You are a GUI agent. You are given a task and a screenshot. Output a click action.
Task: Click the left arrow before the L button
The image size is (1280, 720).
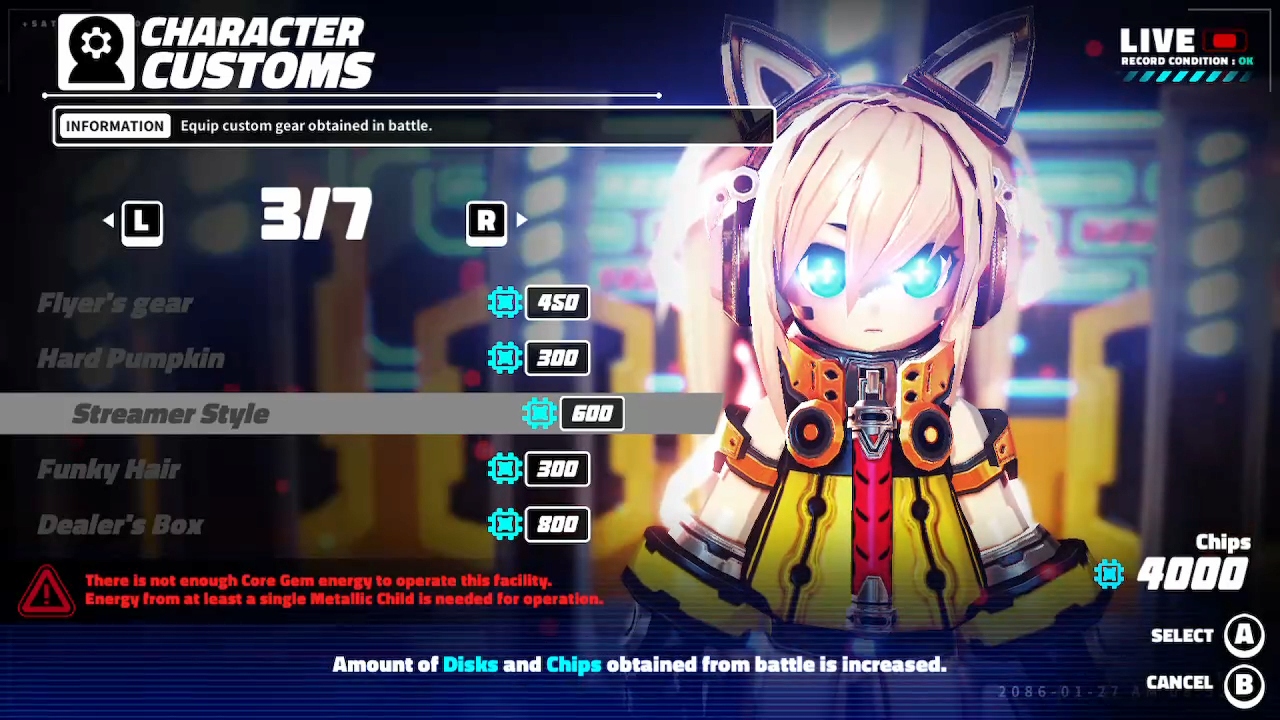coord(108,221)
